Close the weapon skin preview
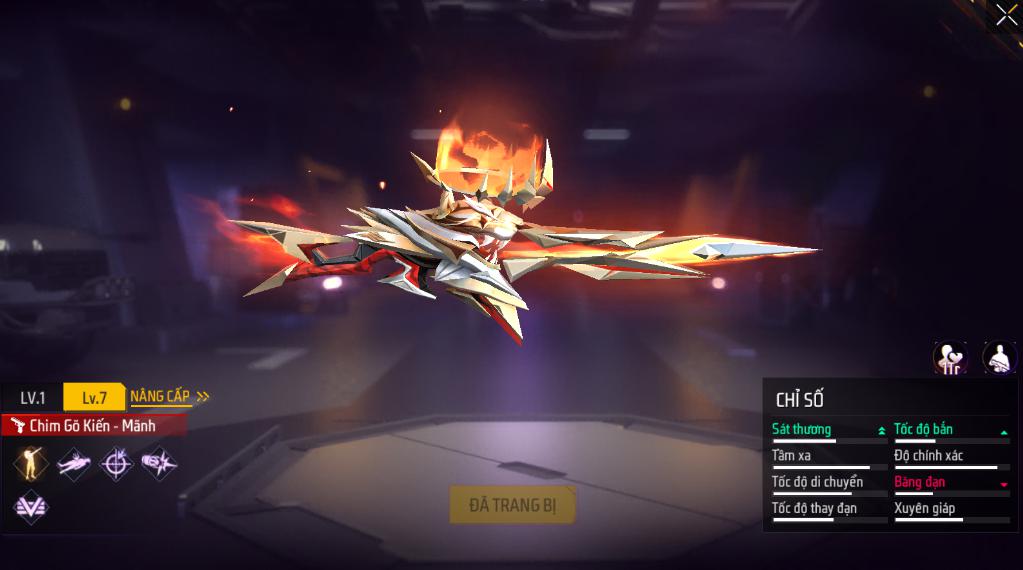Screen dimensions: 1023x570 pyautogui.click(x=1006, y=15)
